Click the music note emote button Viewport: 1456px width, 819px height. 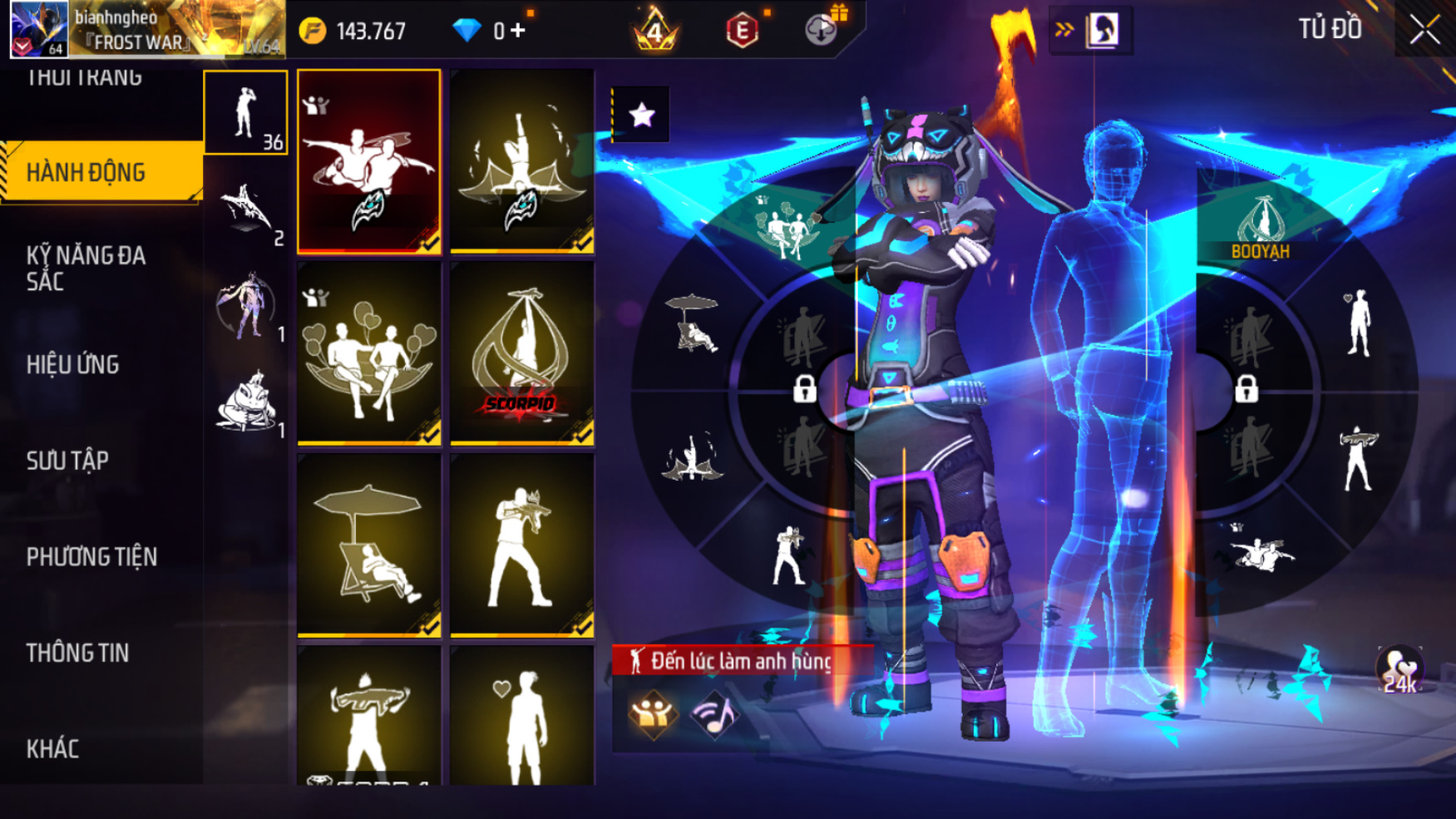click(714, 714)
